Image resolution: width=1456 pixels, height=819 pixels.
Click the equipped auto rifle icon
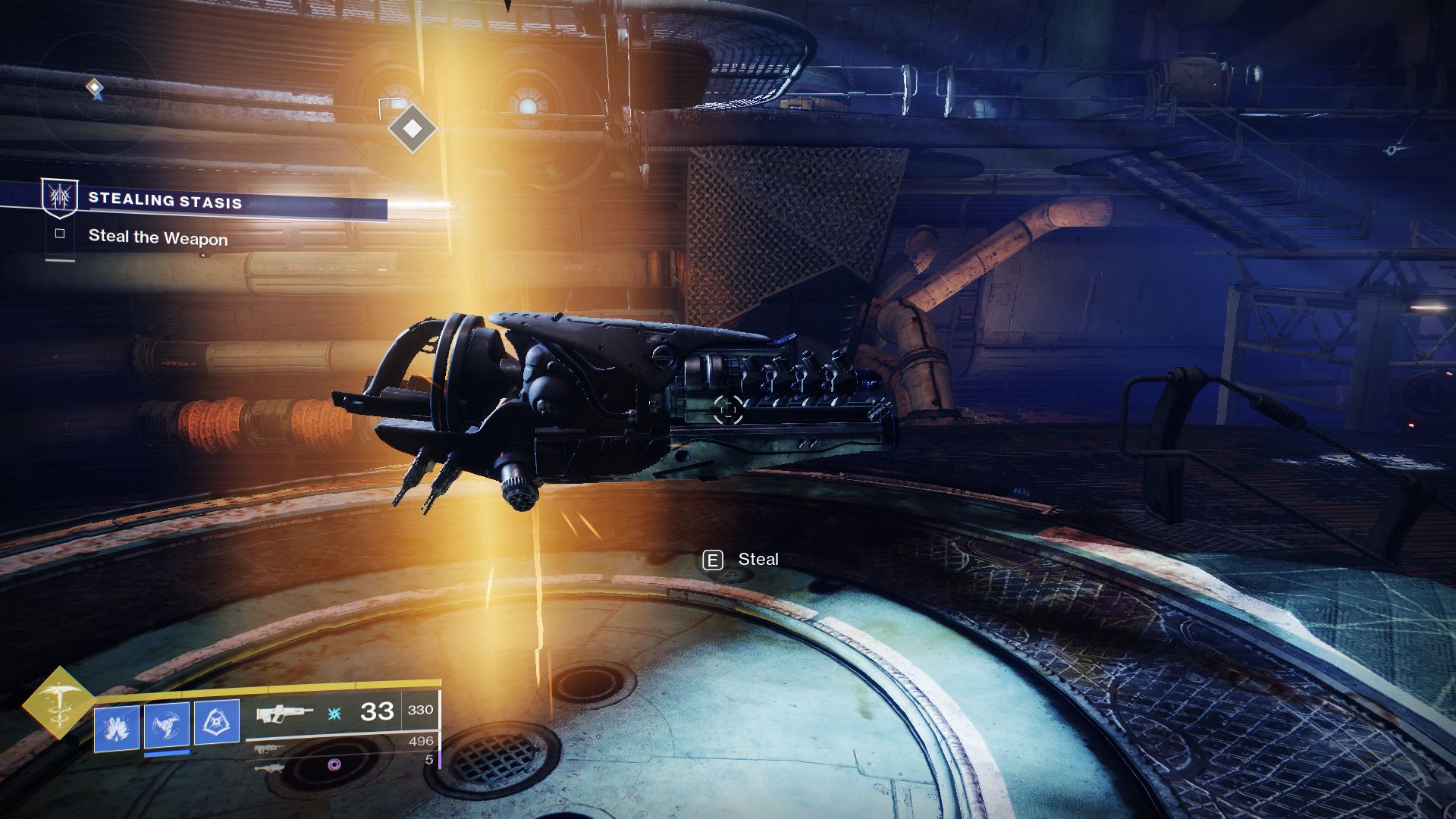284,714
